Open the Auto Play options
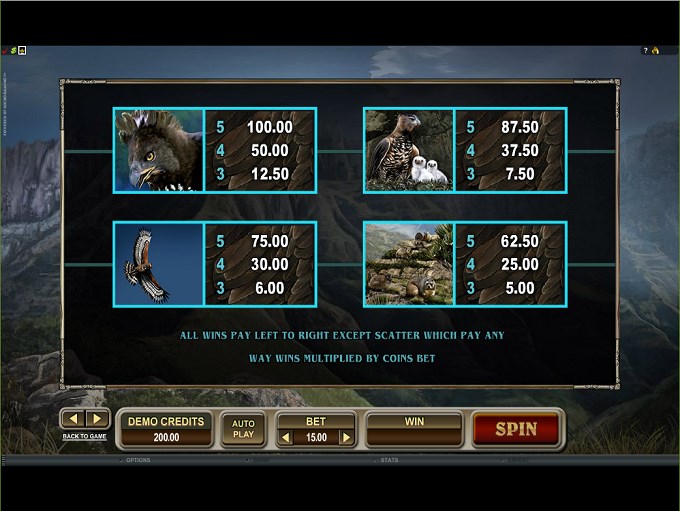 243,429
